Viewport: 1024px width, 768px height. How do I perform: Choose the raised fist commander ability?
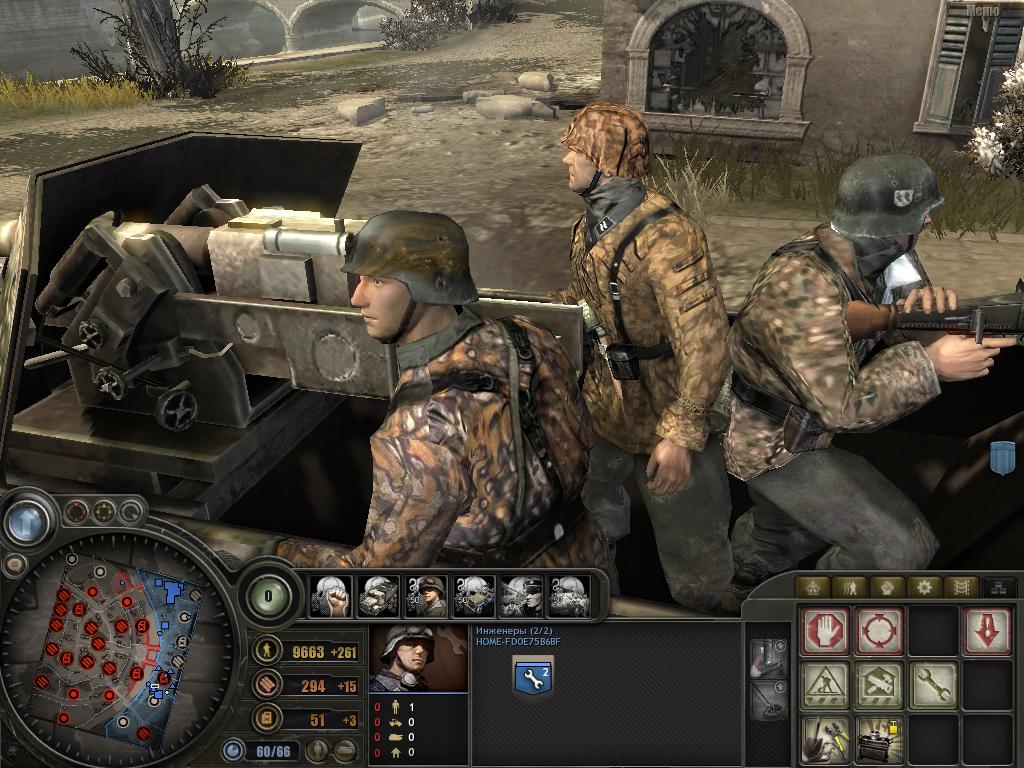(330, 596)
